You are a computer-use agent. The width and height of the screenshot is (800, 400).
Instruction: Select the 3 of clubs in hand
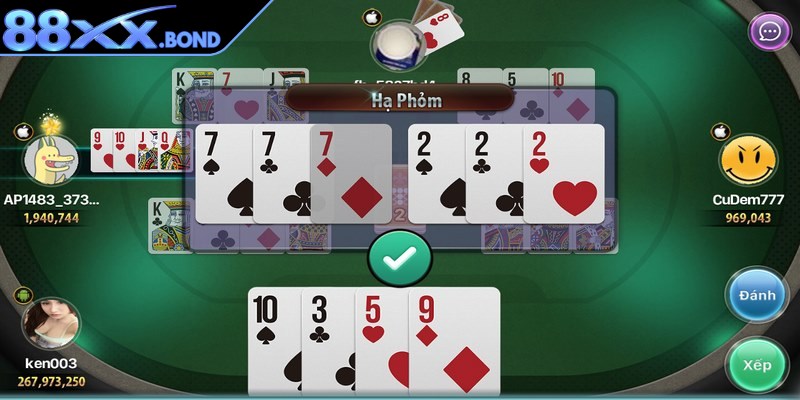click(x=327, y=340)
